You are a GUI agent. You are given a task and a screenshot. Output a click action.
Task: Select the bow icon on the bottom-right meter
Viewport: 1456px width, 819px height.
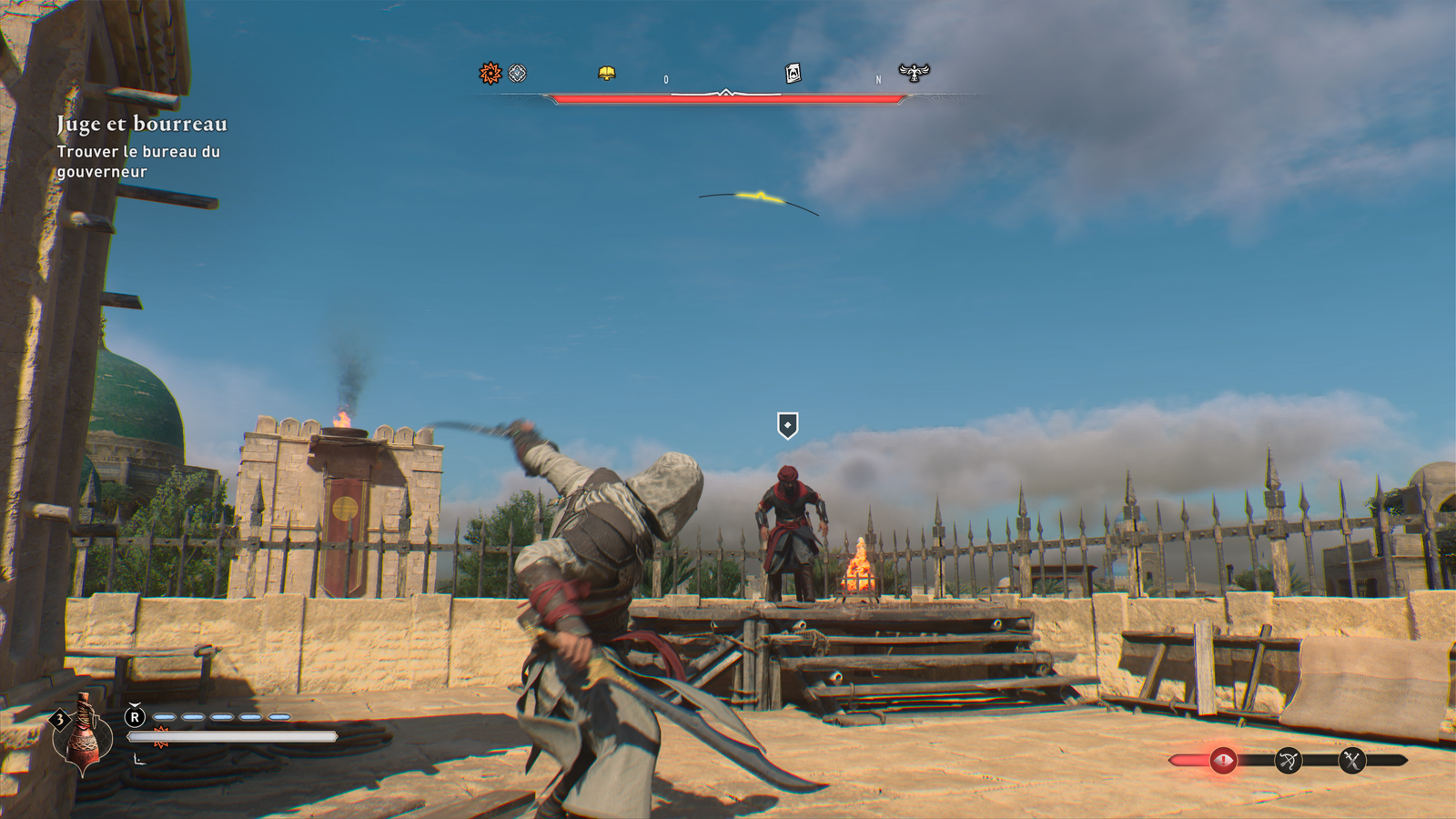(1288, 757)
